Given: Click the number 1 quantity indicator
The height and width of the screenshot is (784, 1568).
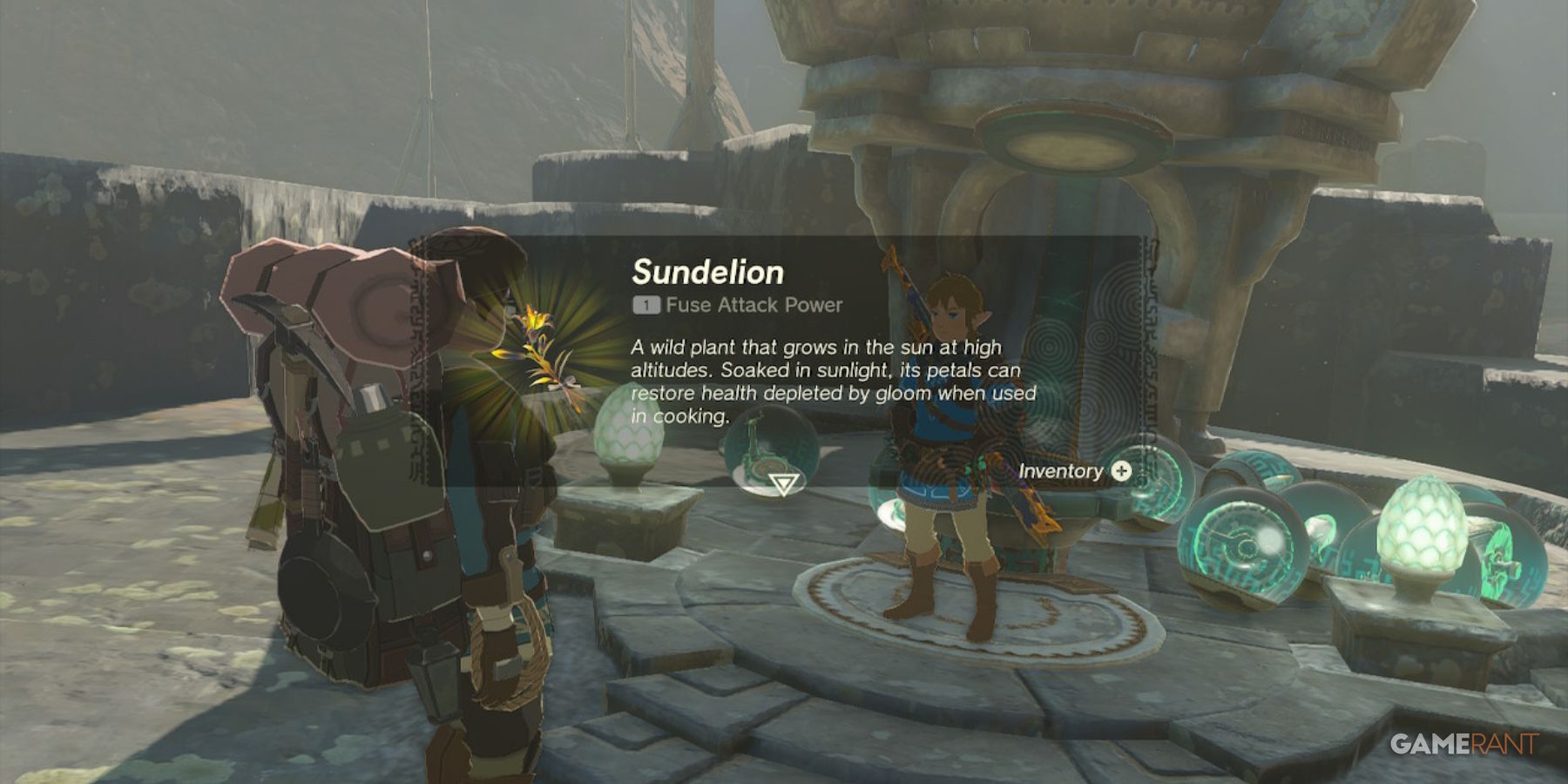Looking at the screenshot, I should [x=645, y=305].
